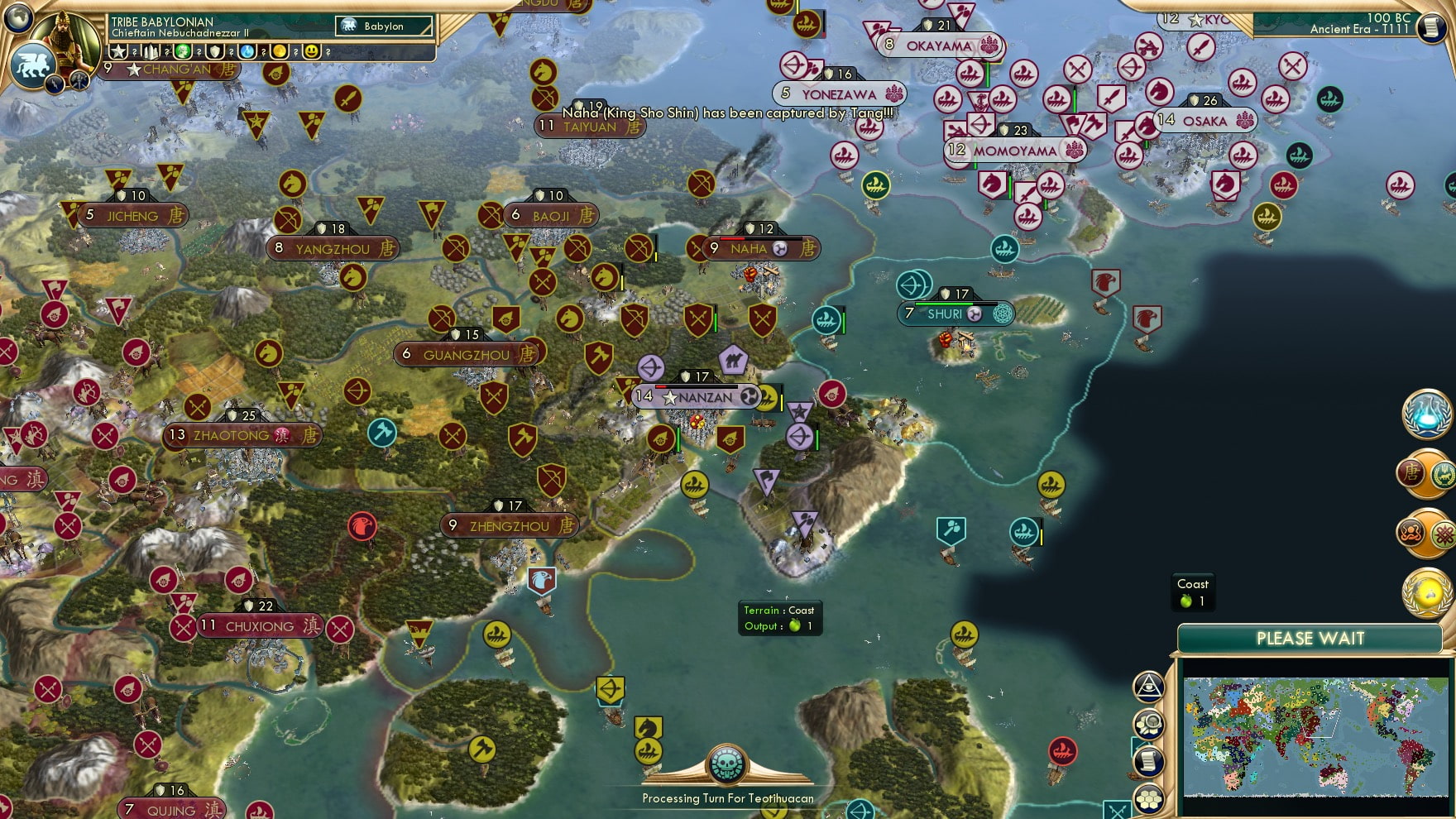
Task: Toggle strategic view with the magnifier icon
Action: (x=1149, y=721)
